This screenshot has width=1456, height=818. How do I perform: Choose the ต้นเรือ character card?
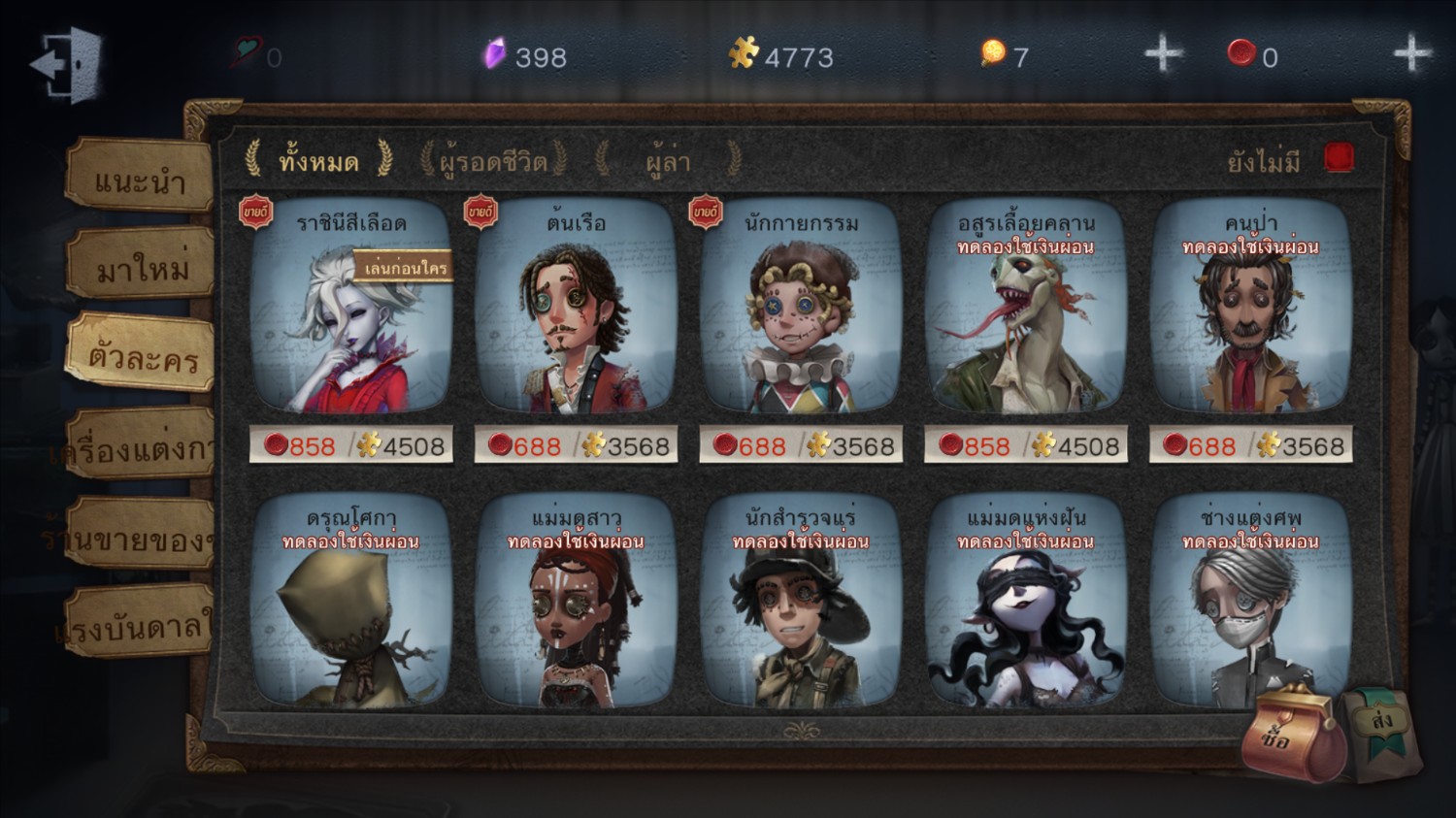(x=576, y=311)
